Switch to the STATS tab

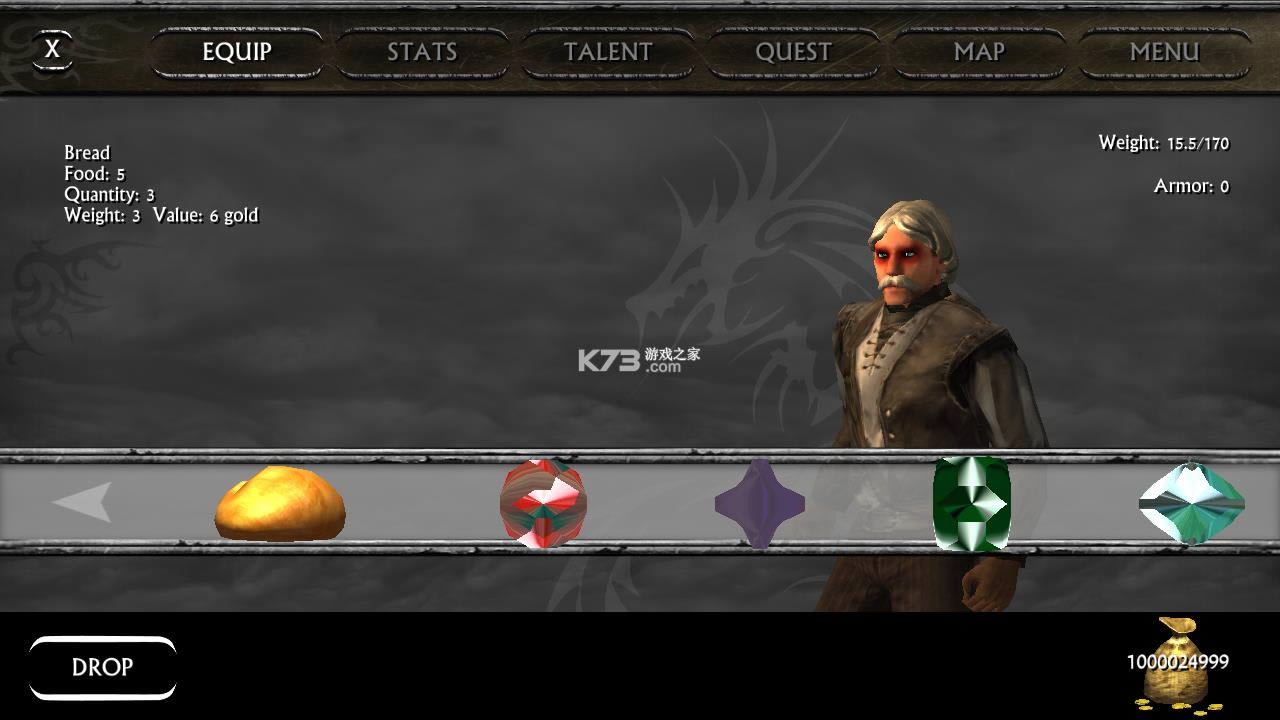pos(421,52)
